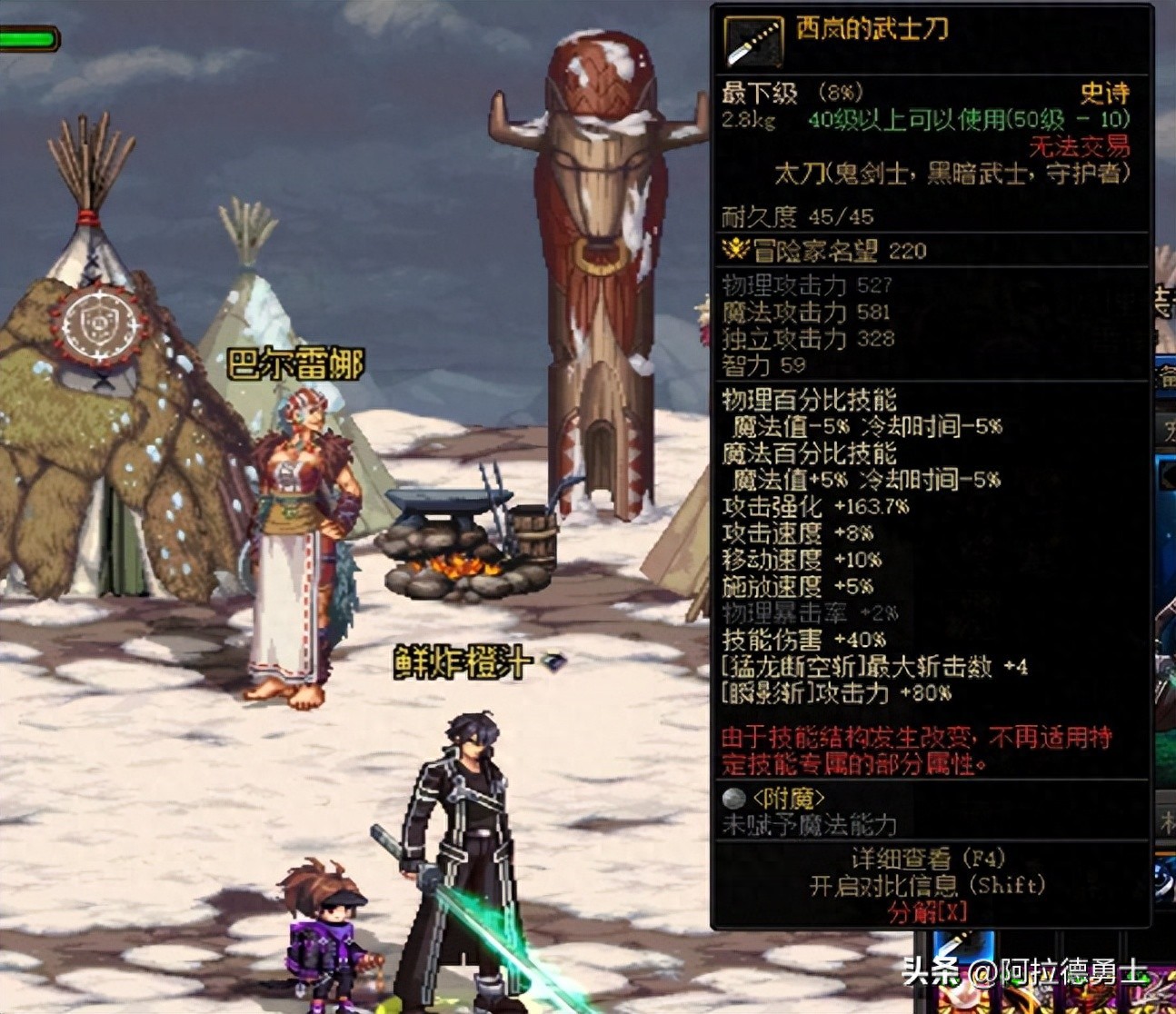Image resolution: width=1176 pixels, height=1014 pixels.
Task: Select NPC 巴尔雷娜 standing by the tent
Action: tap(300, 527)
